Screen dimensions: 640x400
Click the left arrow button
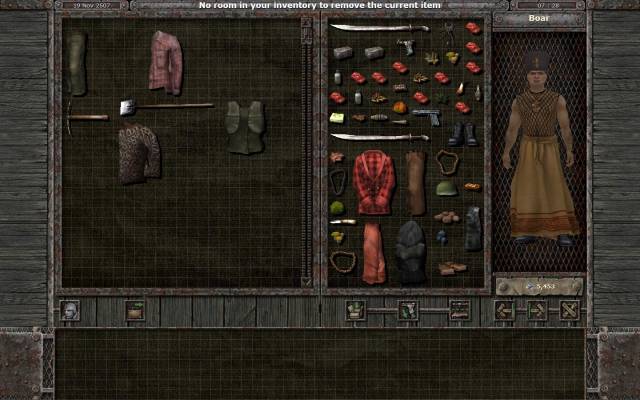(x=505, y=310)
